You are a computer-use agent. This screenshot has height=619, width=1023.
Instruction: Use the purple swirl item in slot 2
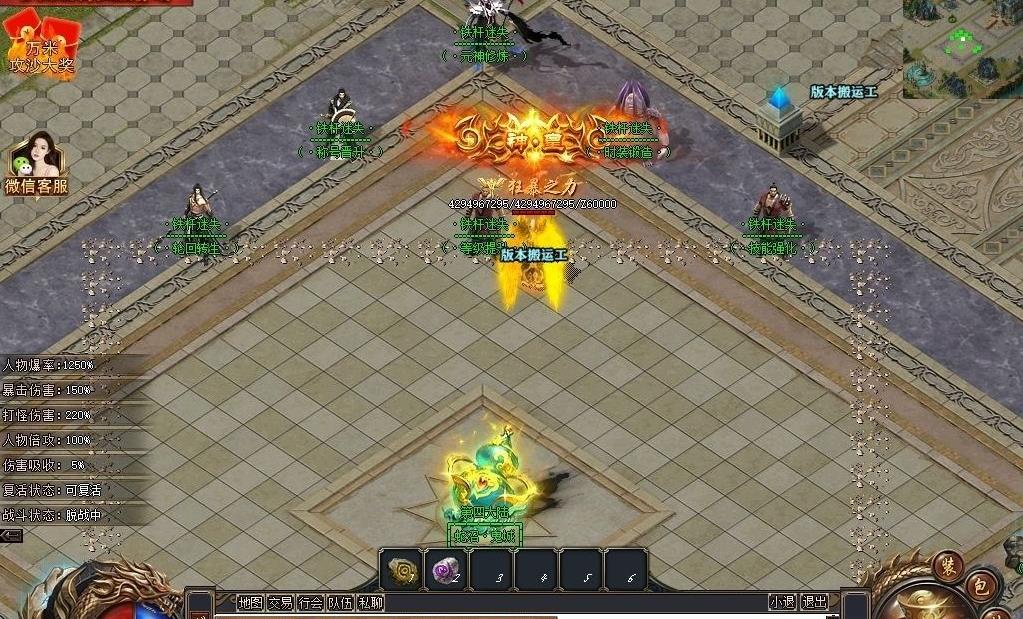coord(447,570)
